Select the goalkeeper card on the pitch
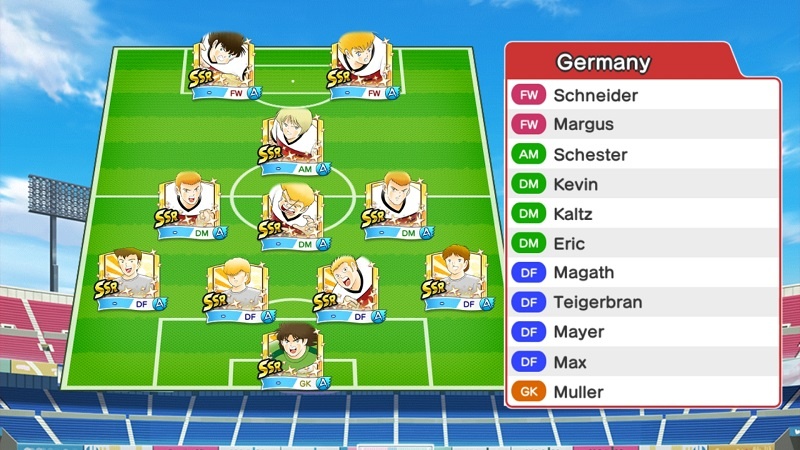The image size is (800, 450). click(292, 357)
